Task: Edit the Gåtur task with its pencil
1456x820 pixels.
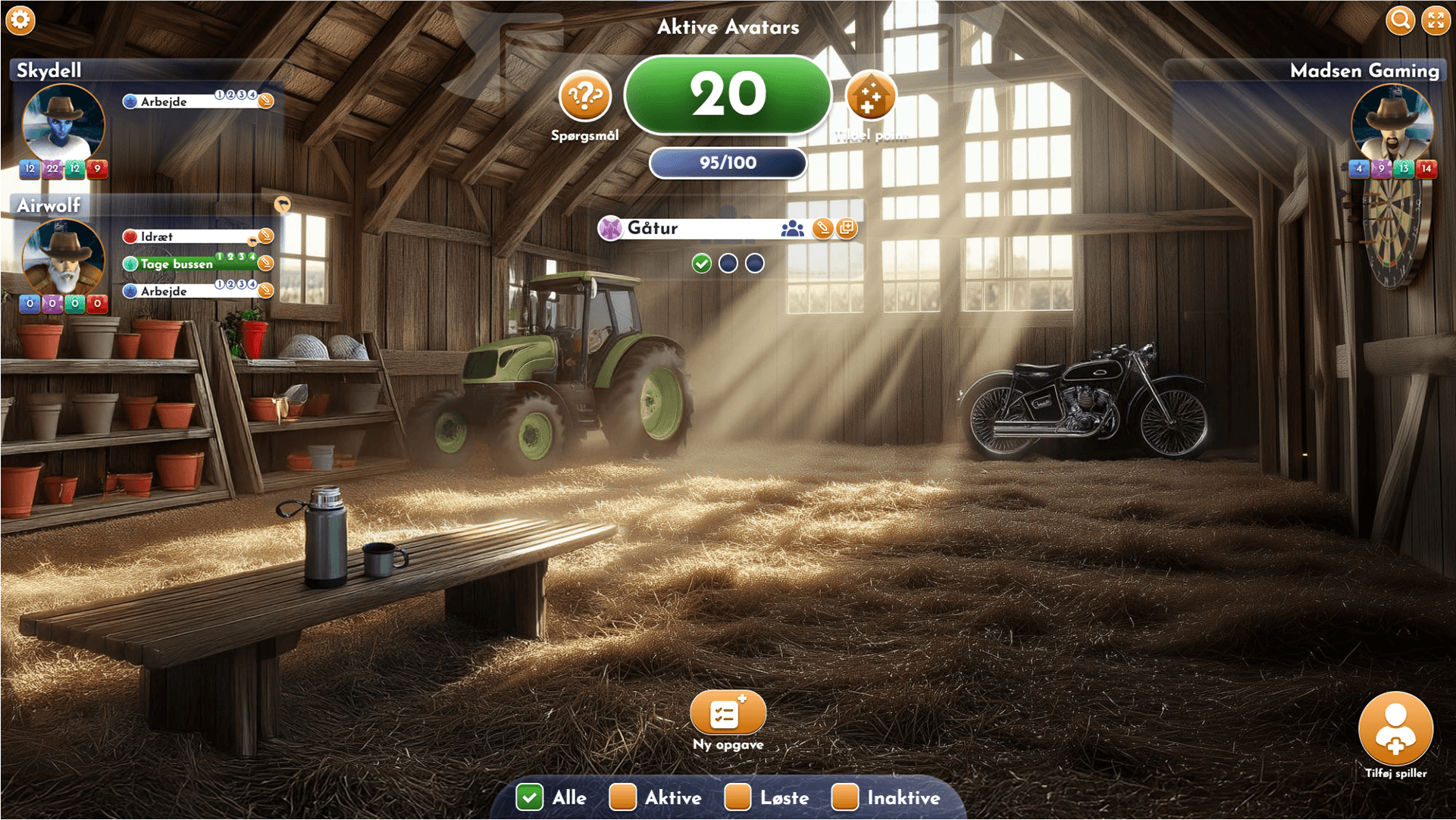Action: pos(822,228)
